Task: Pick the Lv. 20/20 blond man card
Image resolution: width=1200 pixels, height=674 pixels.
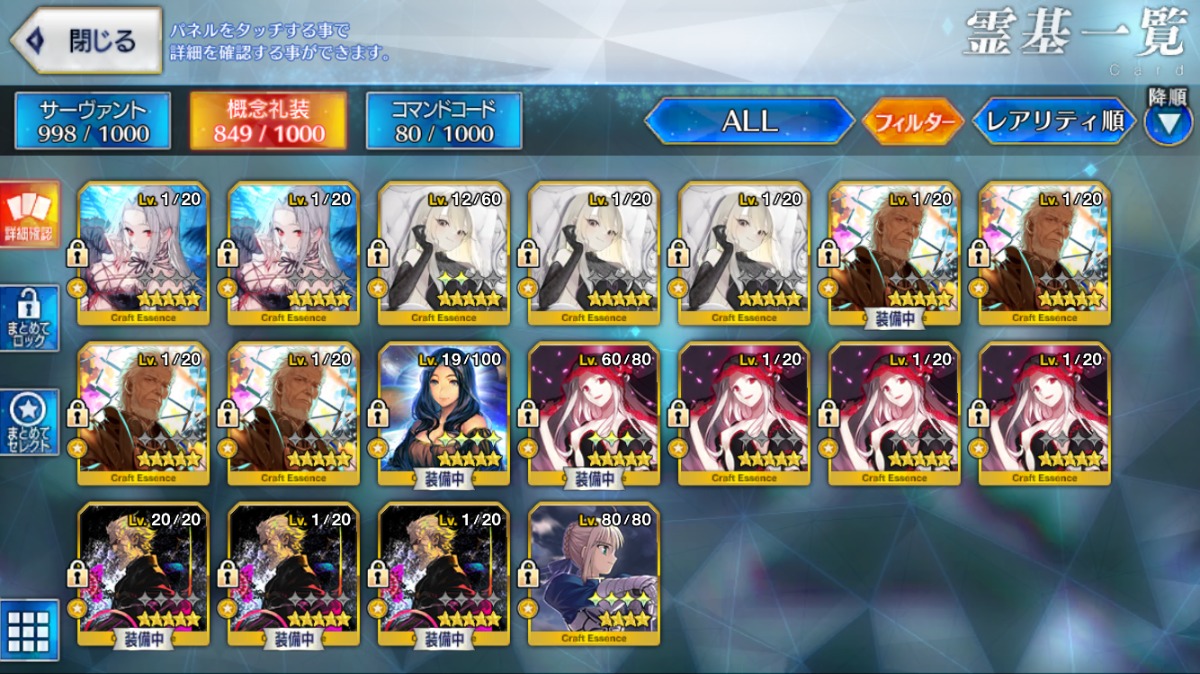Action: coord(143,572)
